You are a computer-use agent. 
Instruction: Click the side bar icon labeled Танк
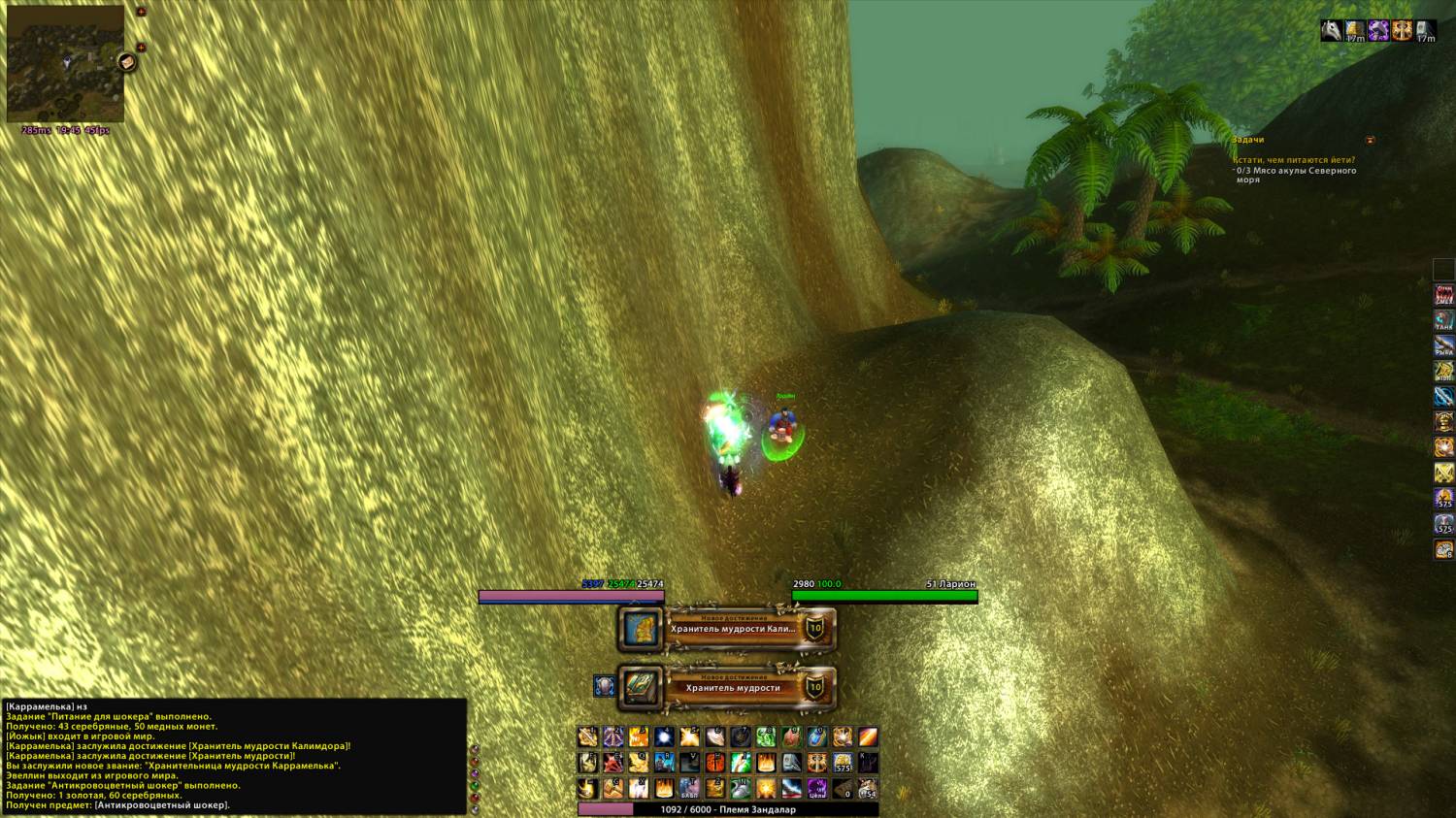coord(1444,319)
